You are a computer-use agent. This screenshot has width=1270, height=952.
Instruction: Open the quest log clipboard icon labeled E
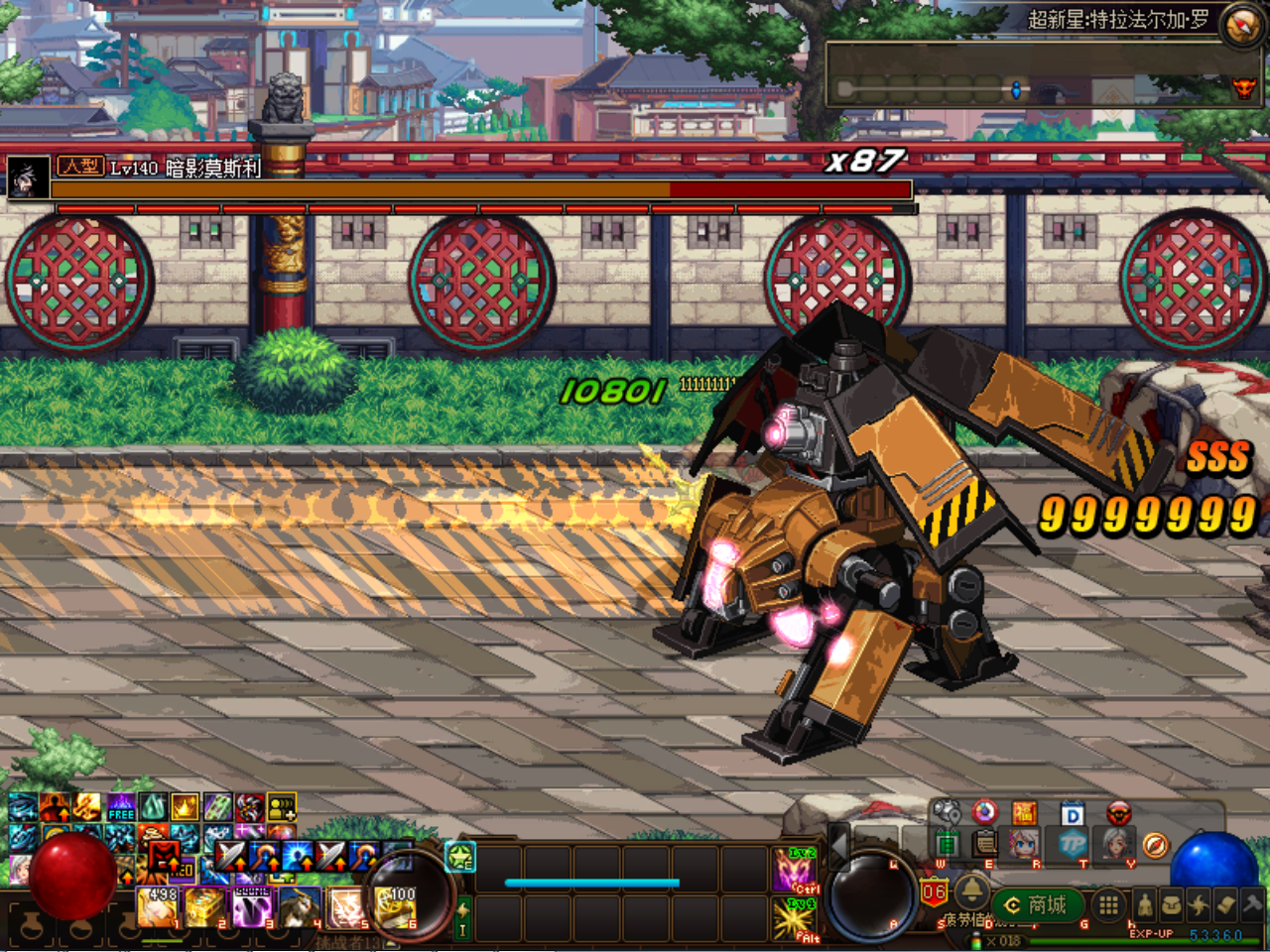pos(985,845)
